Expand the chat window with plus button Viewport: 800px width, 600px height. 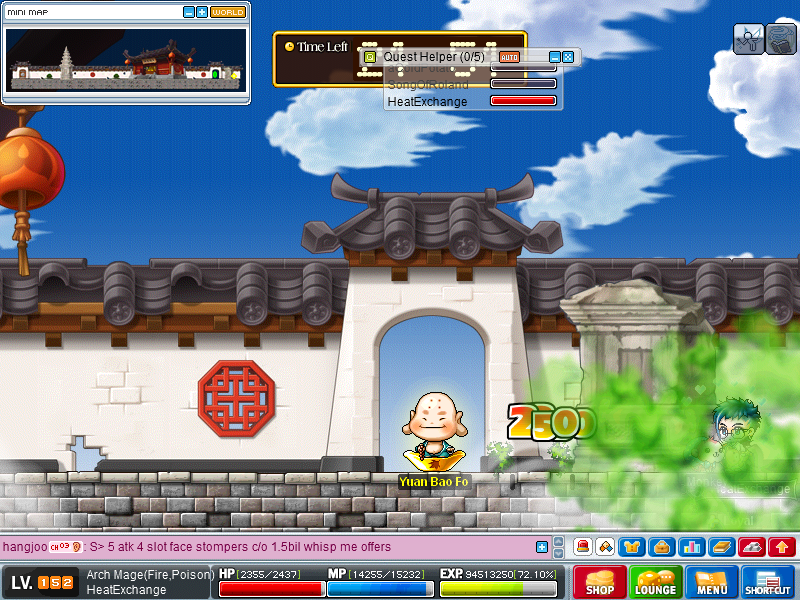tap(542, 547)
